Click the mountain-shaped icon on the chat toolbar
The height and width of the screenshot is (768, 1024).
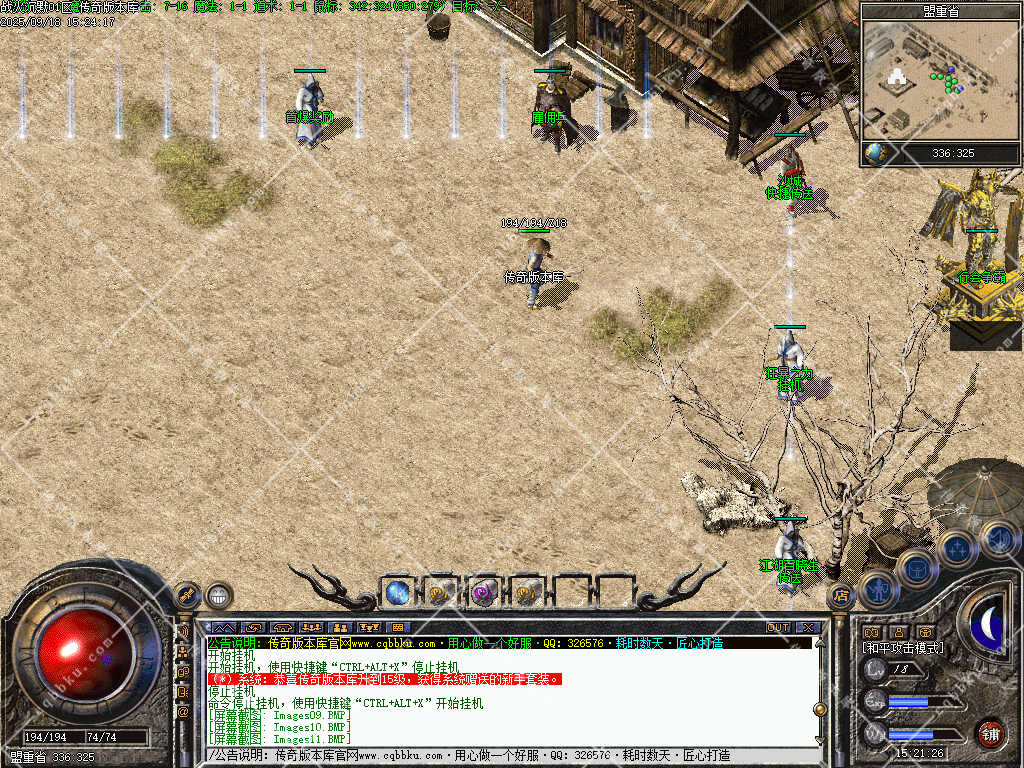(223, 627)
